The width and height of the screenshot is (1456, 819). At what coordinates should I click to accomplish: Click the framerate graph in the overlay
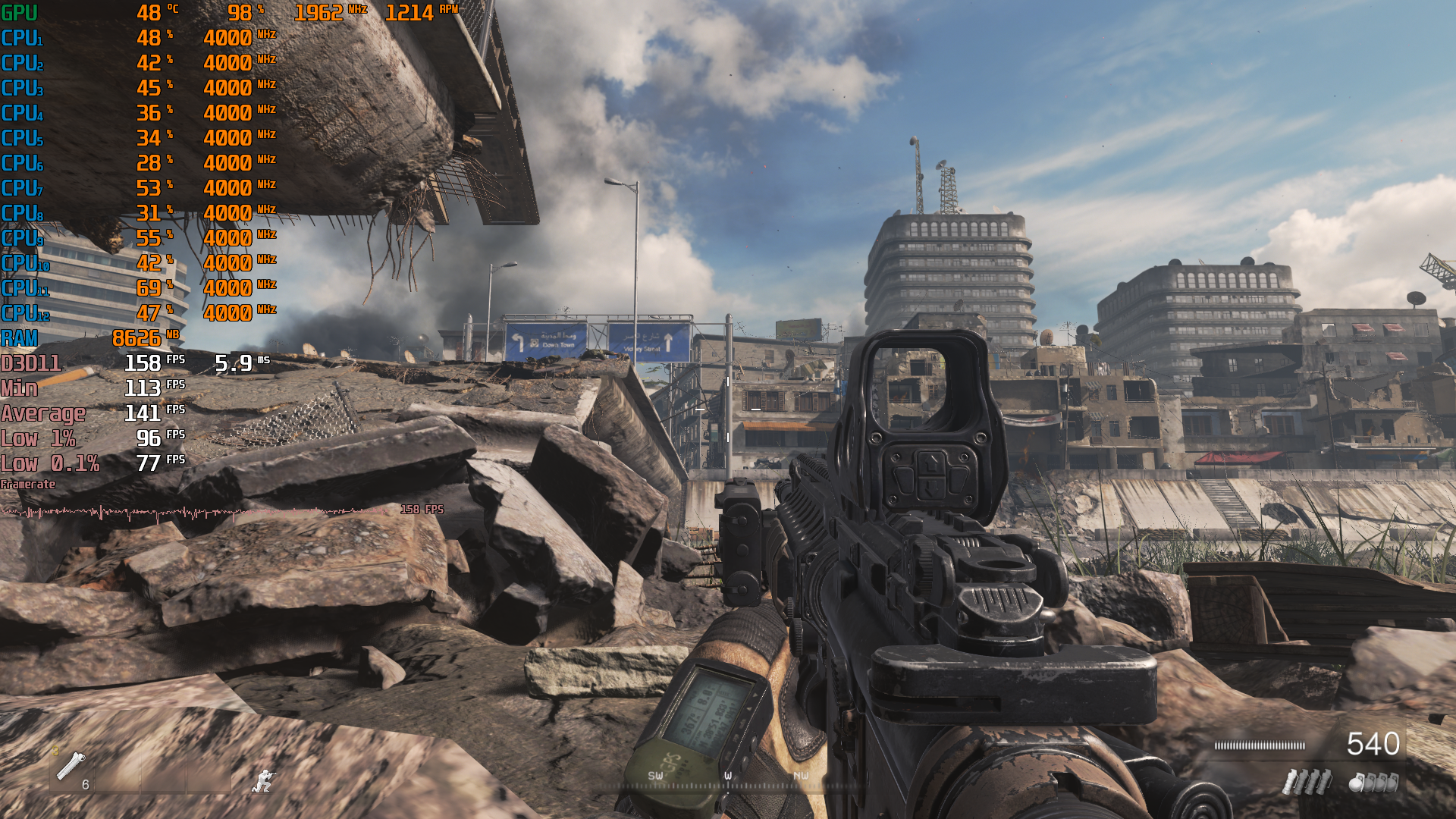pyautogui.click(x=197, y=513)
